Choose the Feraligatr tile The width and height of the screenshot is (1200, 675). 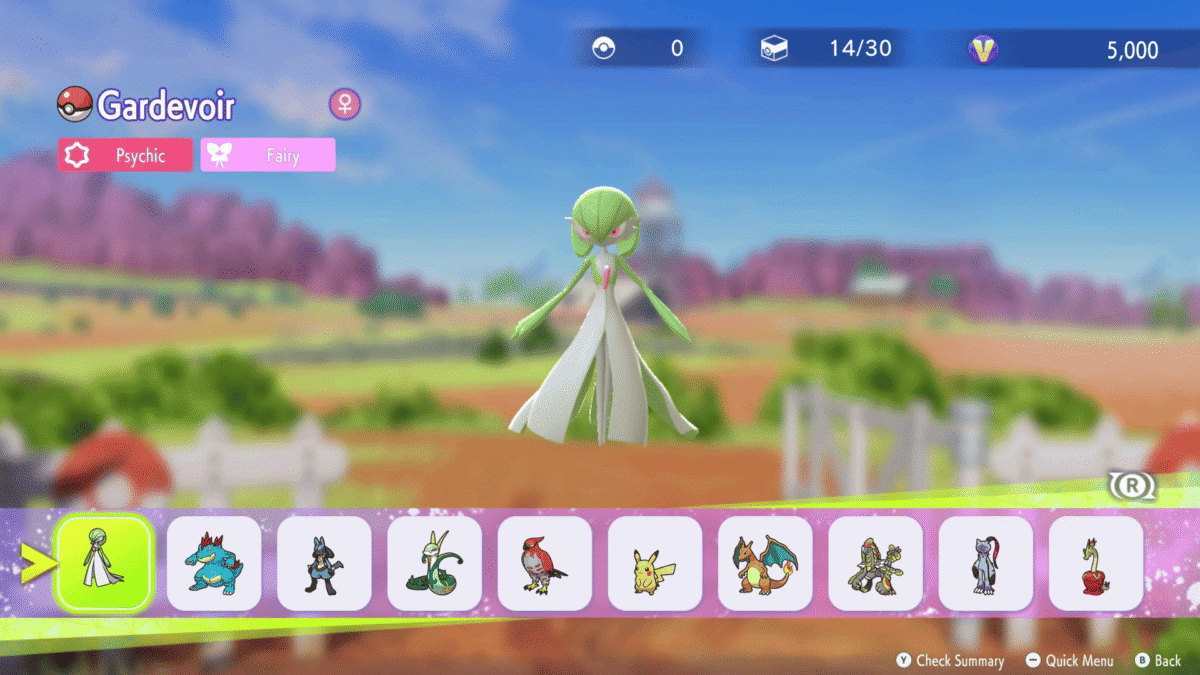[214, 563]
